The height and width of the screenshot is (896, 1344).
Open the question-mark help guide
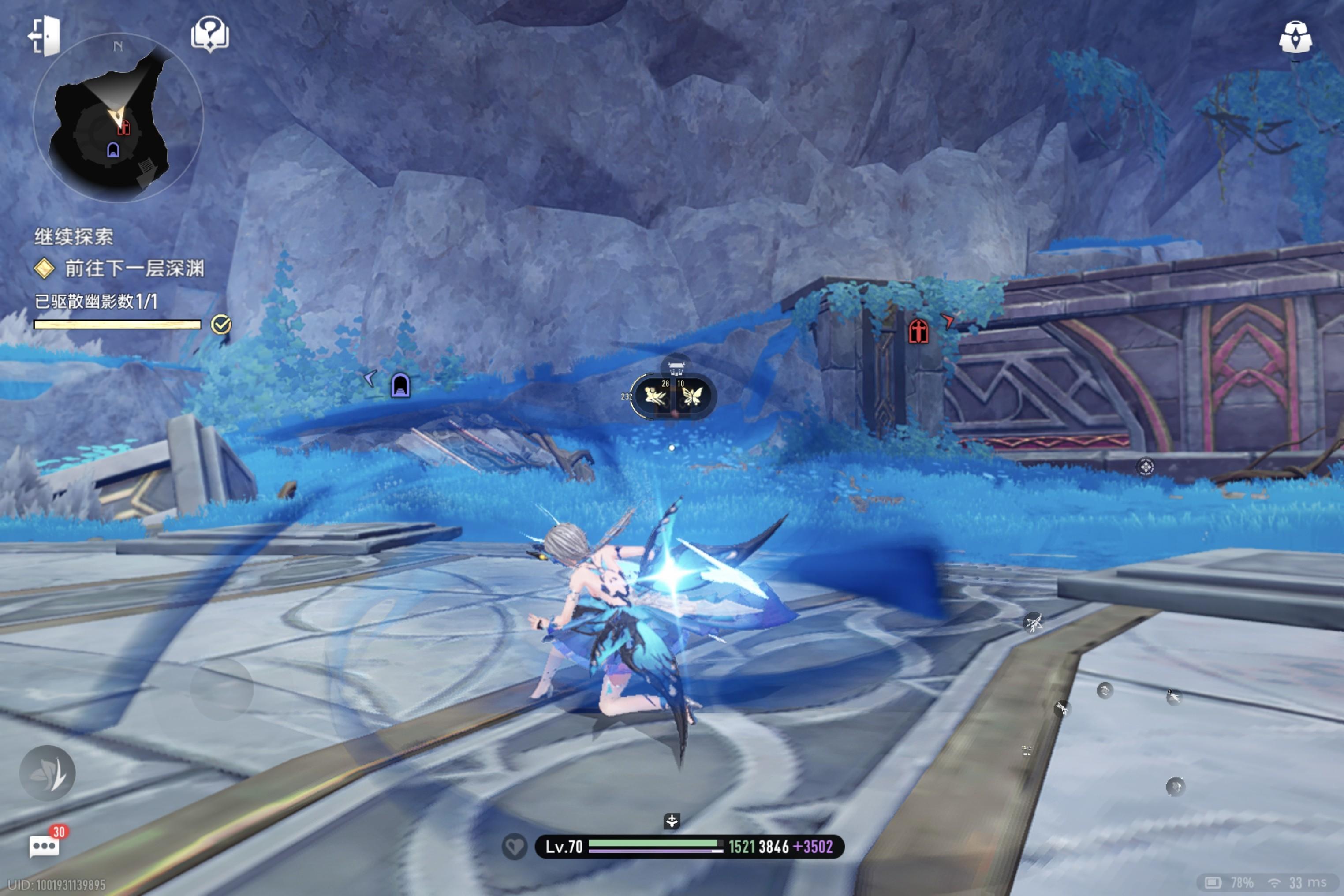point(210,34)
